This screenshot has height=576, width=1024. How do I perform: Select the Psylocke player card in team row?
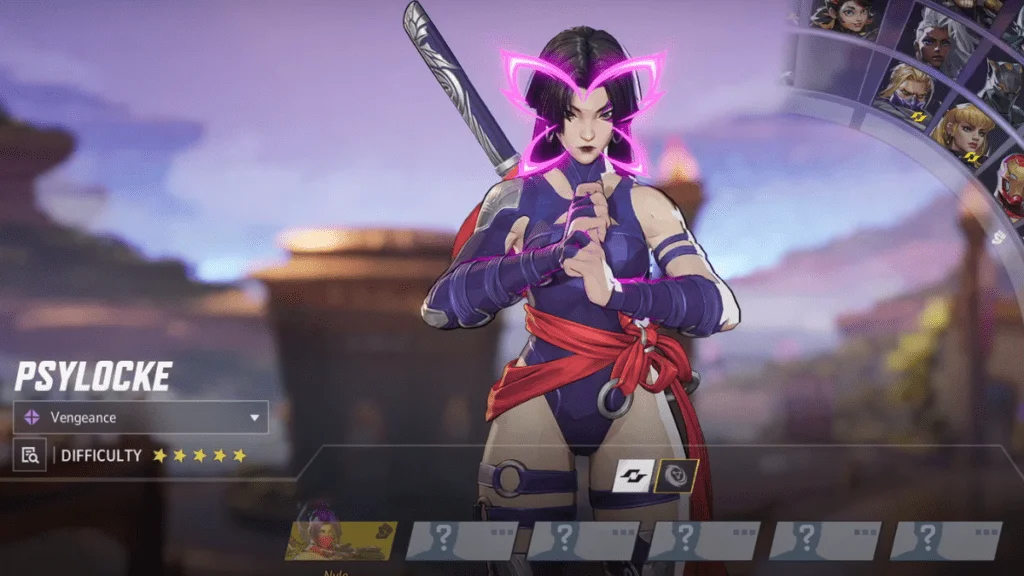point(341,540)
